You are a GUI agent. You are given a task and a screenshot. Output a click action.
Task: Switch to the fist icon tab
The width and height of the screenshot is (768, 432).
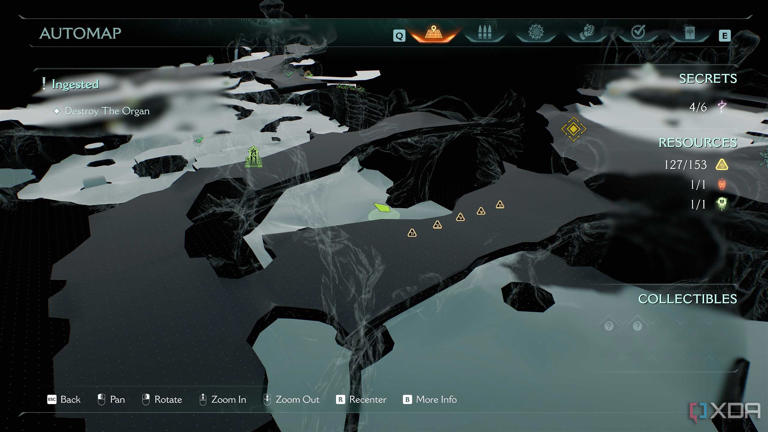click(x=586, y=33)
